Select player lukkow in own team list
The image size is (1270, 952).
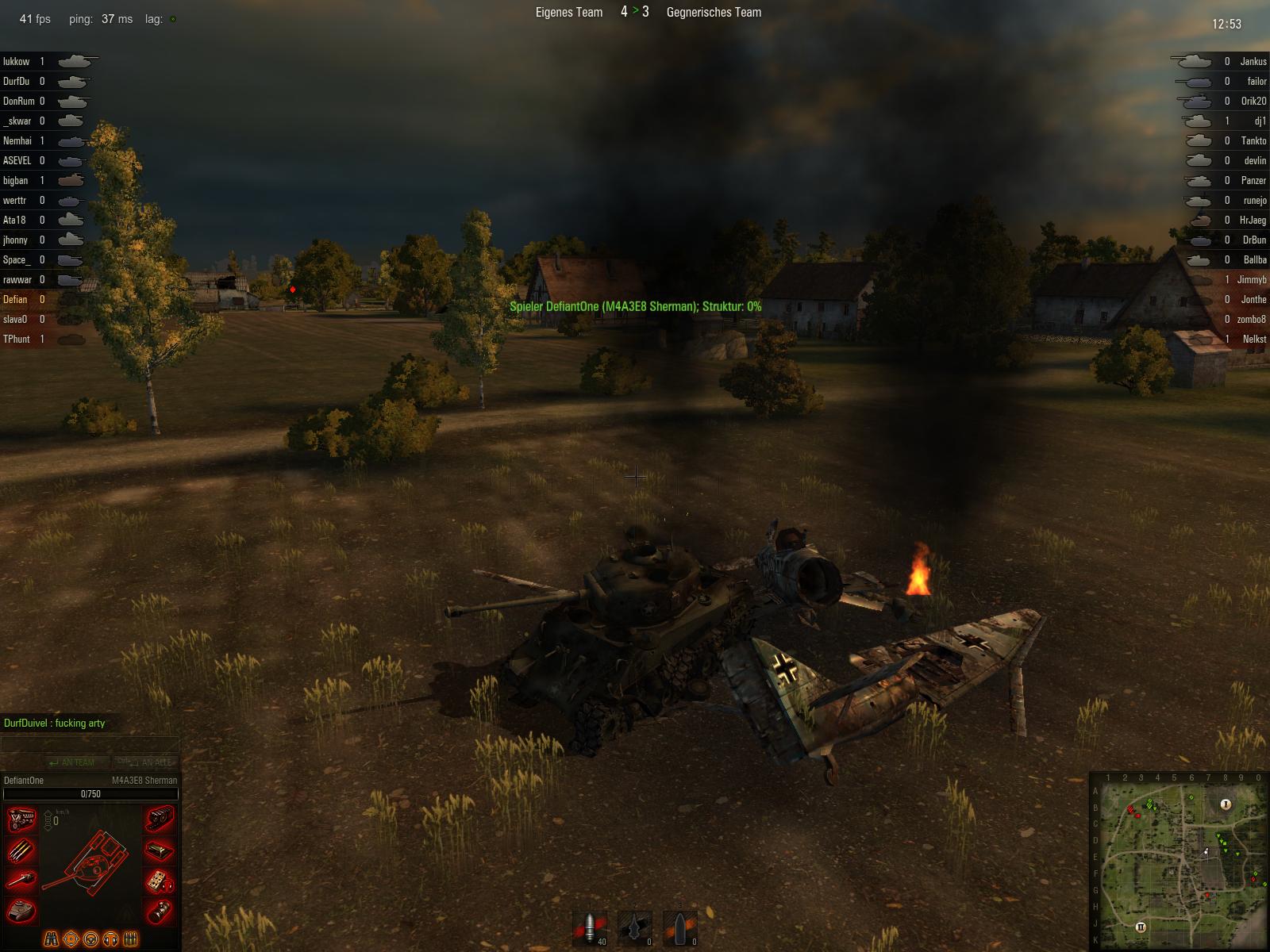[17, 61]
